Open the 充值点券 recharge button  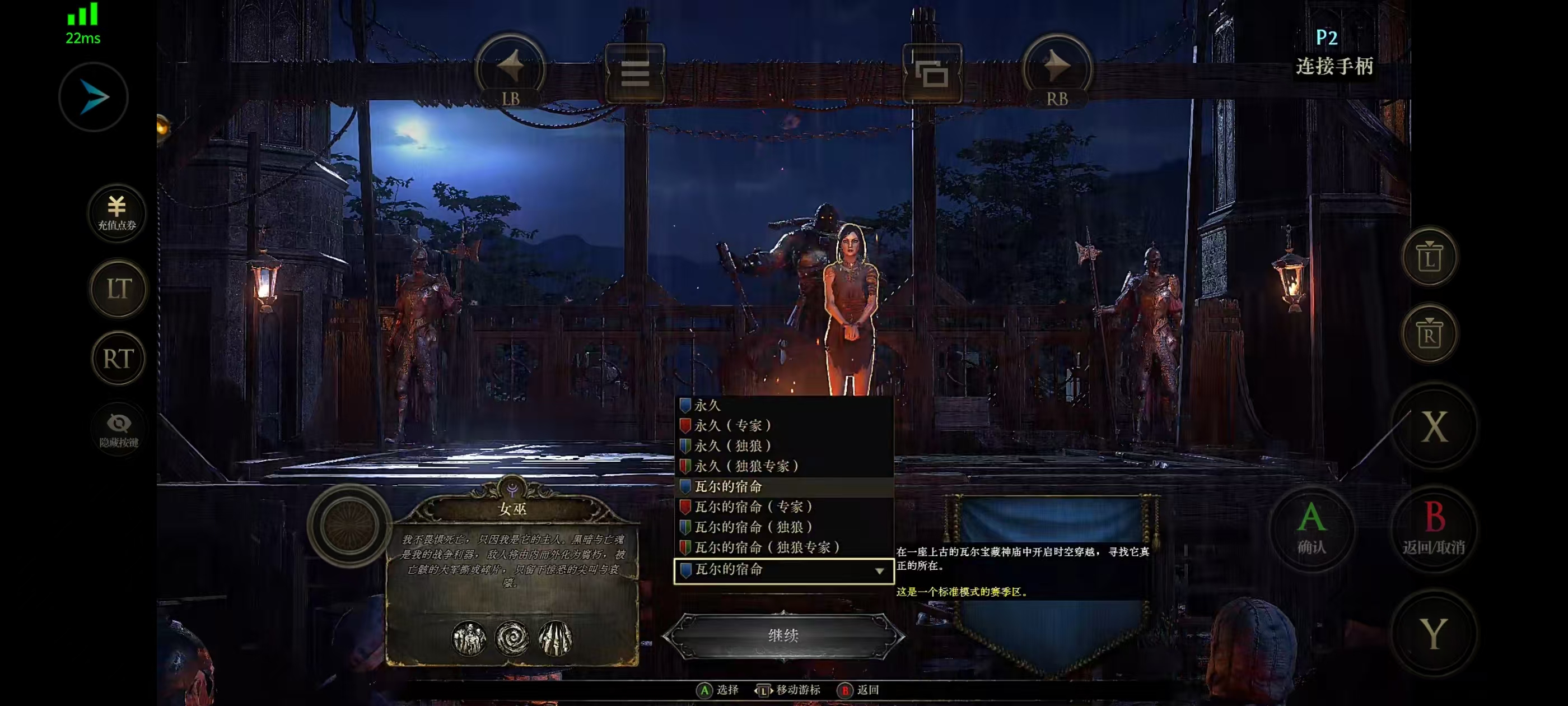[117, 212]
